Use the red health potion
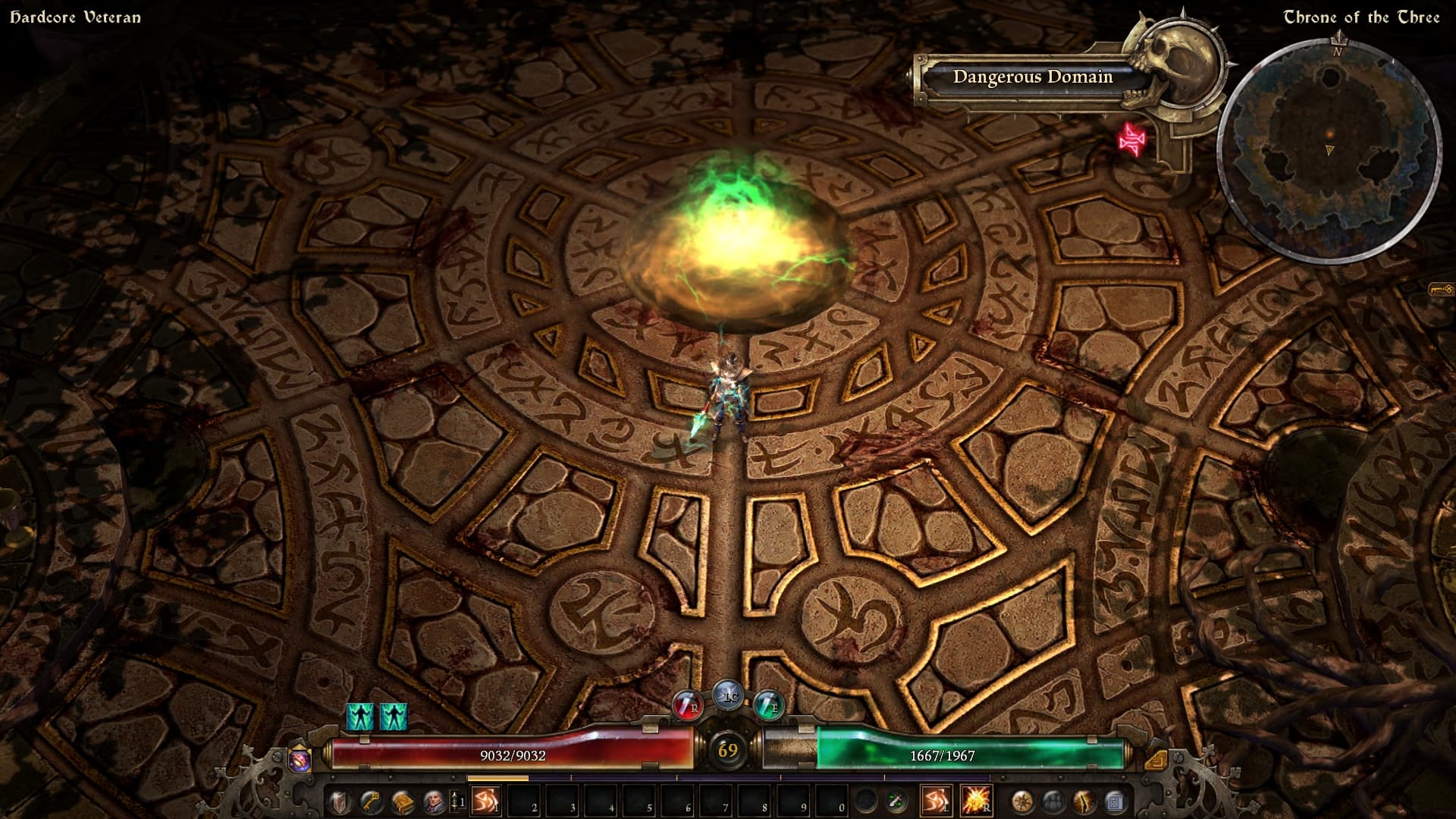Screen dimensions: 1456x819 687,707
